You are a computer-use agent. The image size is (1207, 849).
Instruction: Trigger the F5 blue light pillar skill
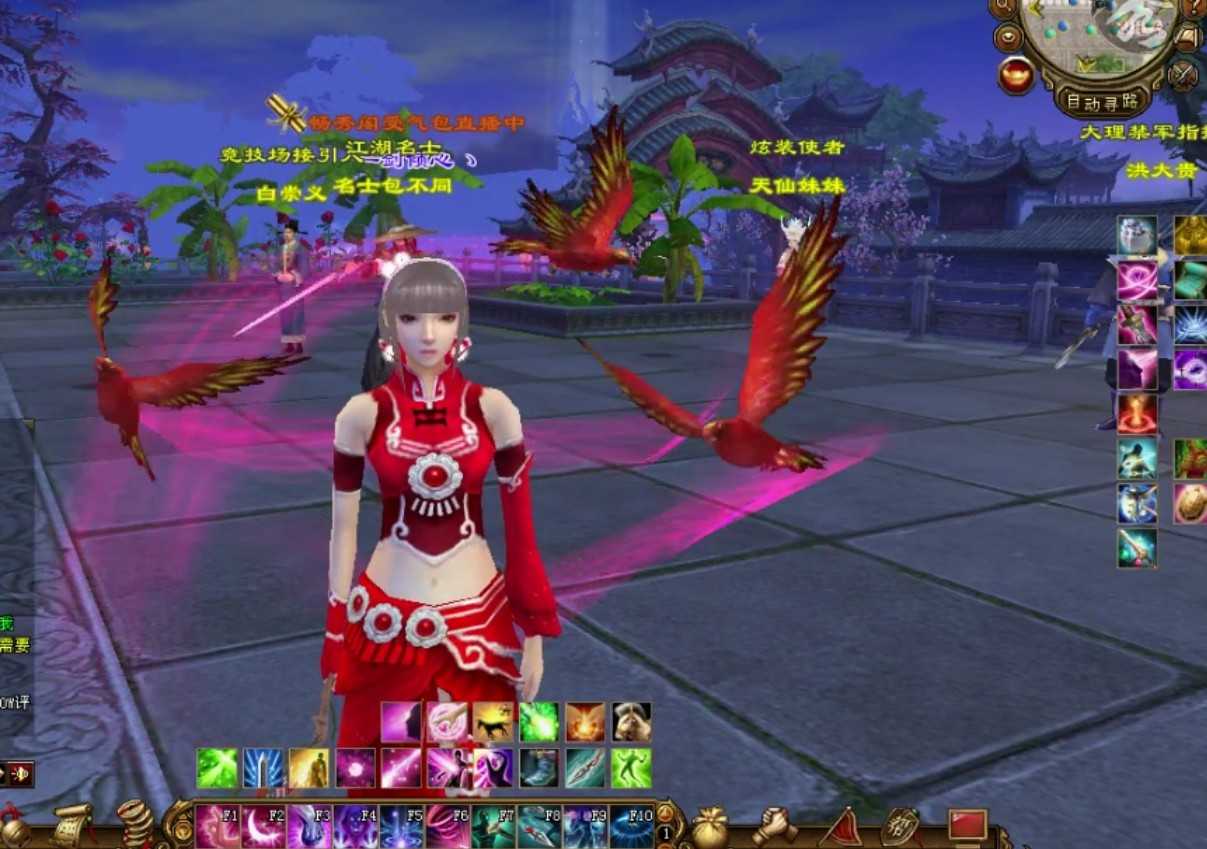coord(401,826)
